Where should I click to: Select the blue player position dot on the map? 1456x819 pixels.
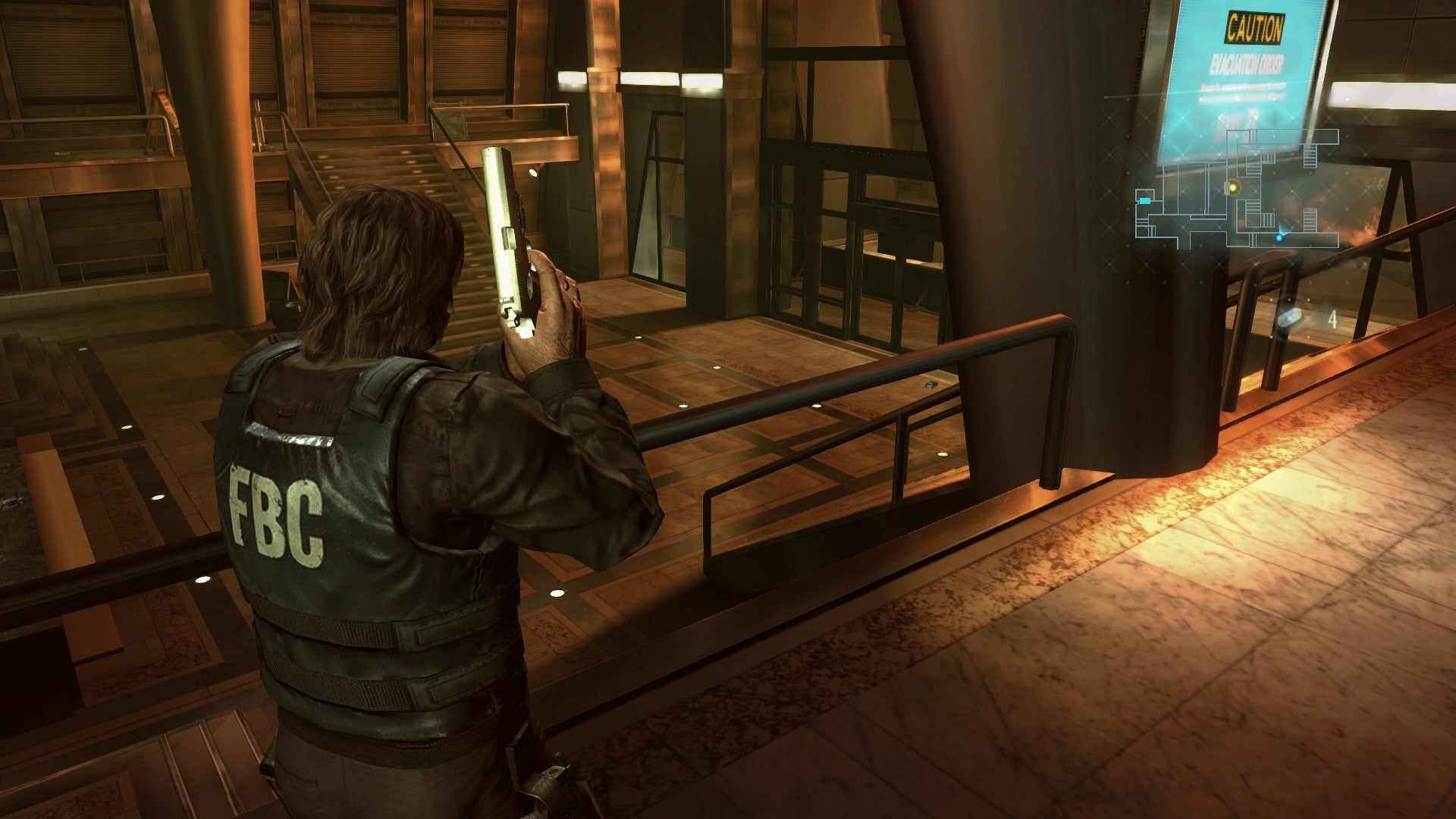1279,238
